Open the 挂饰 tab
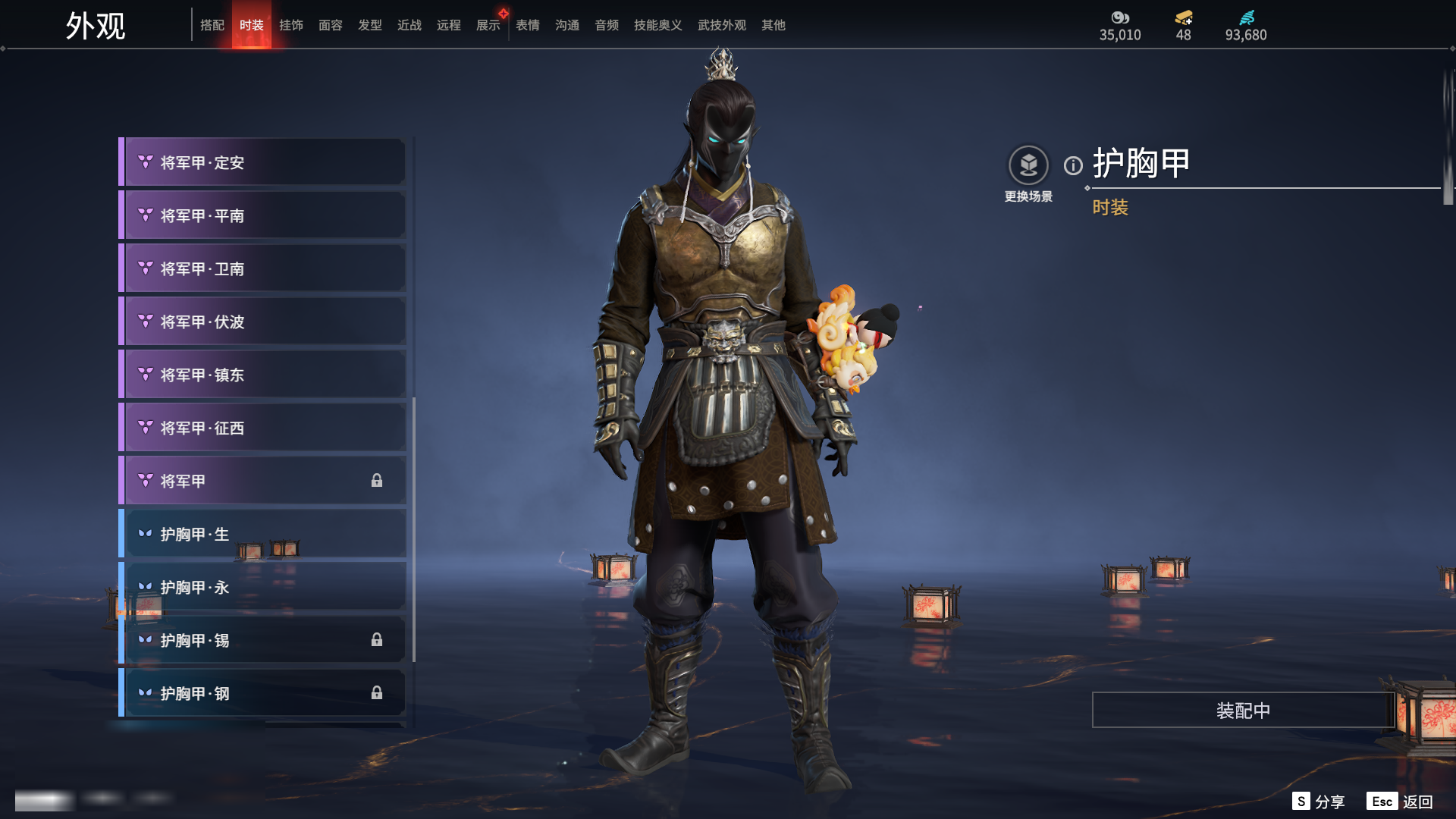This screenshot has width=1456, height=819. 291,25
